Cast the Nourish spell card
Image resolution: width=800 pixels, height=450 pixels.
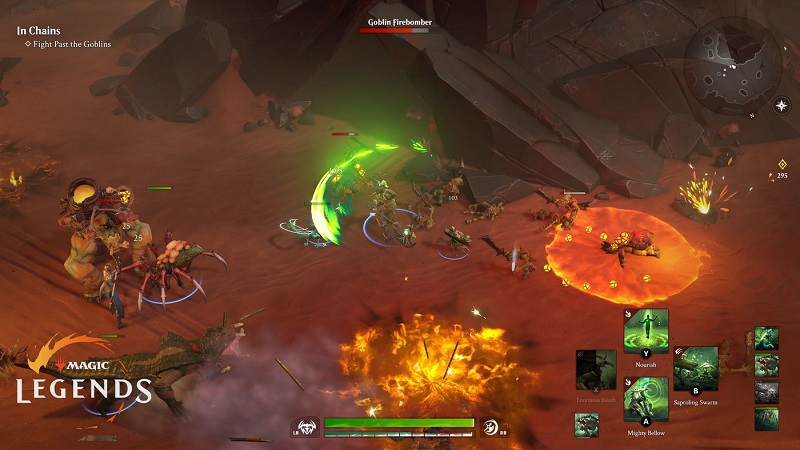click(x=645, y=330)
